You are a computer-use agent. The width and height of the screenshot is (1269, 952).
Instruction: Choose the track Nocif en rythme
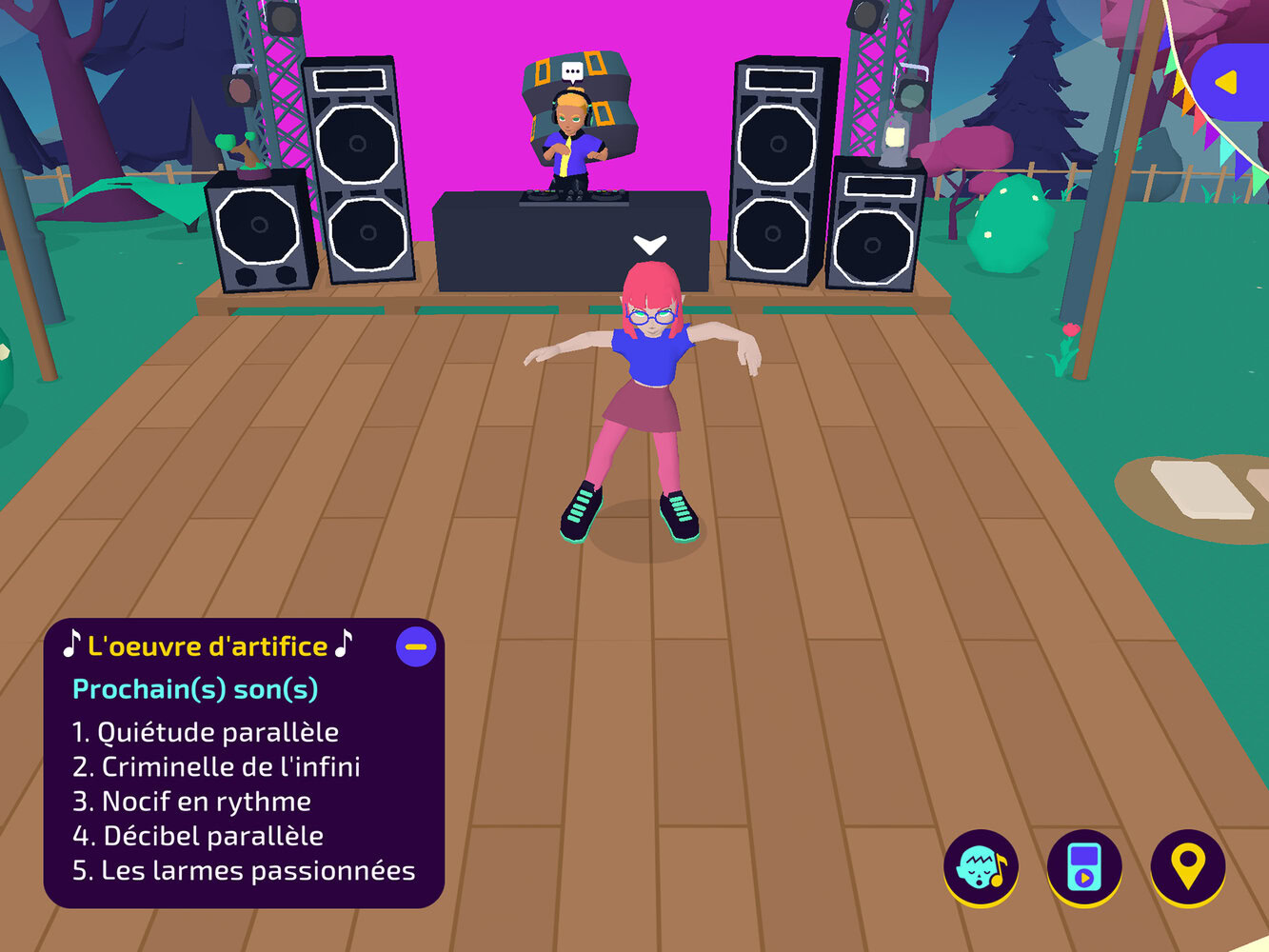point(192,802)
